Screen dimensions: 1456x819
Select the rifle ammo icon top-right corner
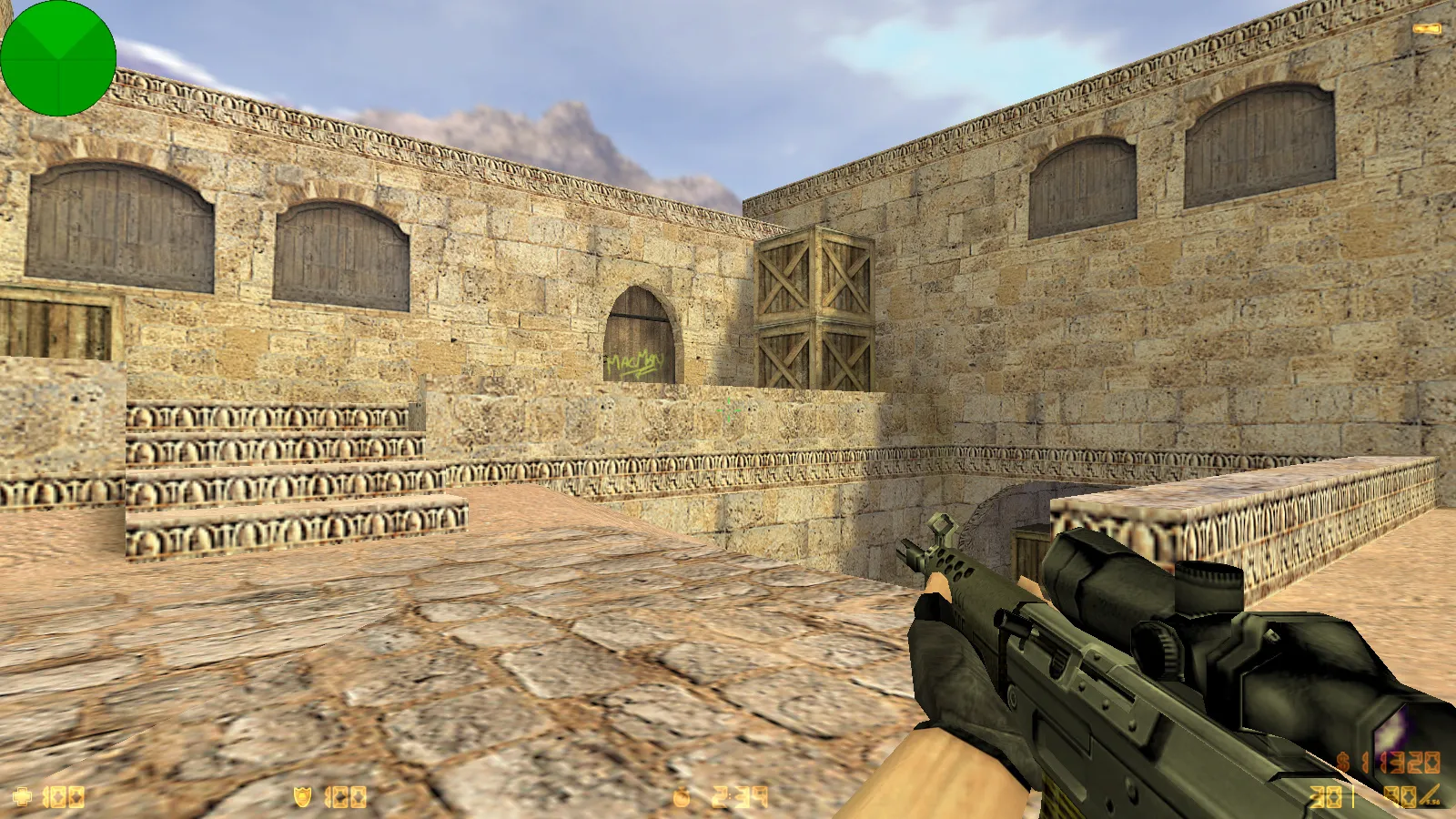click(x=1426, y=27)
